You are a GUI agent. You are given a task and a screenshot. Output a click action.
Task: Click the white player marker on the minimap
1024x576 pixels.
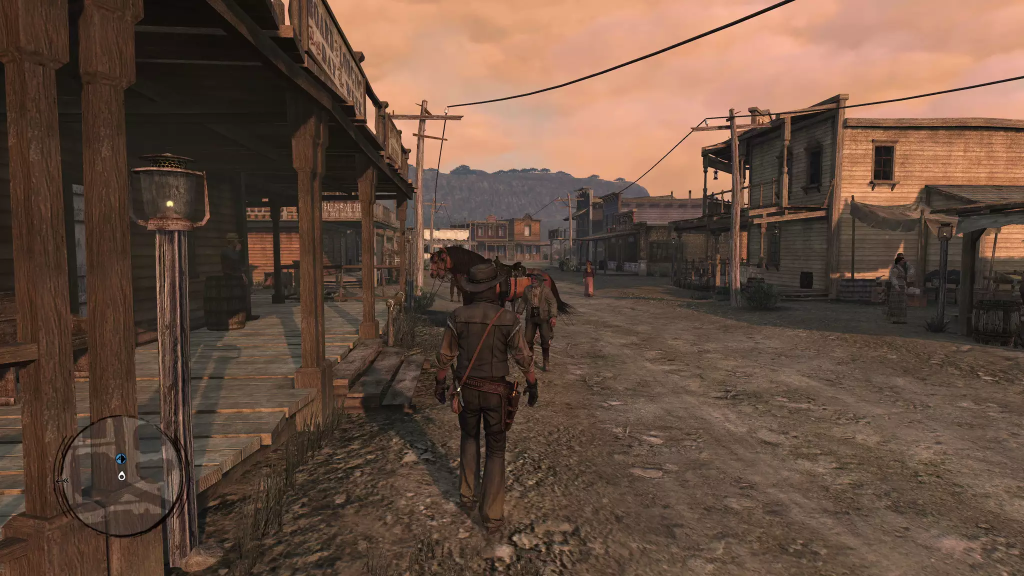click(x=121, y=475)
